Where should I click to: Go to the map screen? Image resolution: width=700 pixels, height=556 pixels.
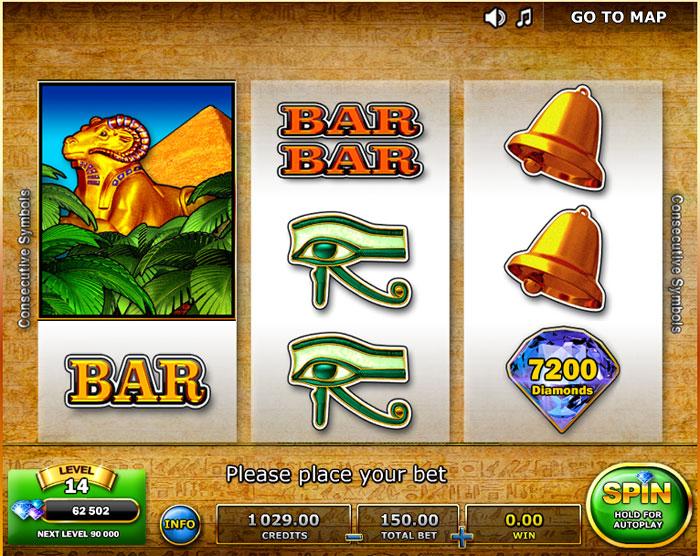click(618, 17)
